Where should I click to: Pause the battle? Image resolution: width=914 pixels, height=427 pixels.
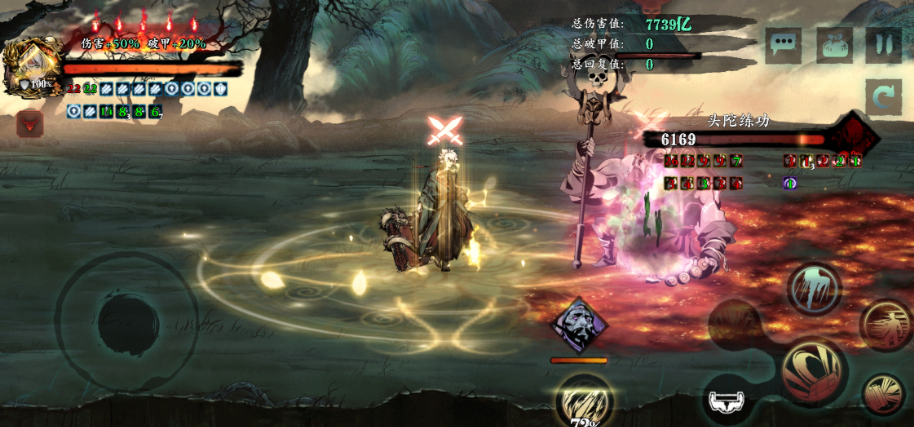pyautogui.click(x=883, y=45)
